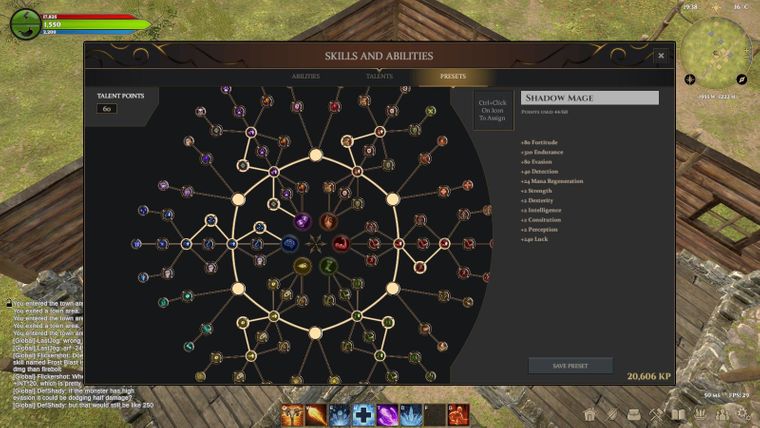Viewport: 760px width, 428px height.
Task: Select the orange central talent node
Action: (x=328, y=221)
